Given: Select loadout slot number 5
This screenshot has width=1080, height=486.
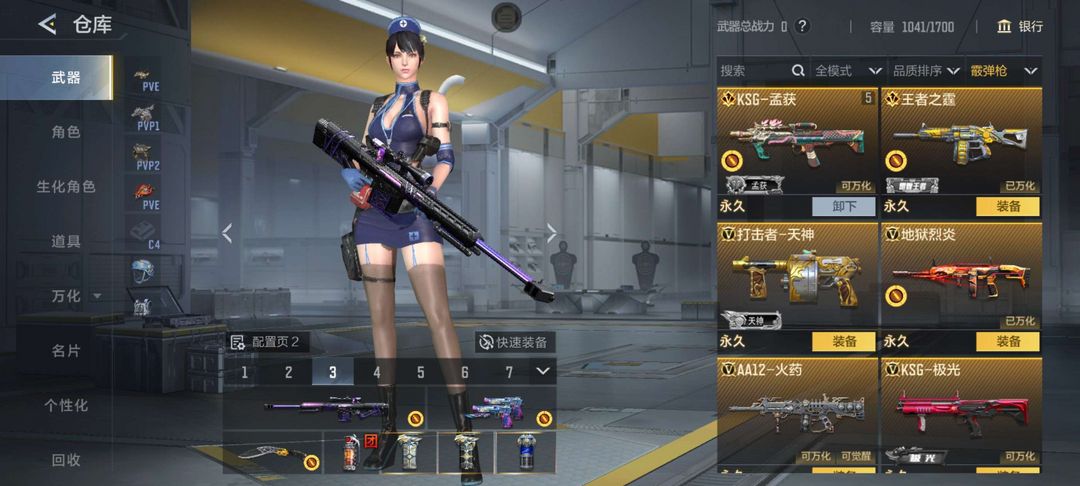Looking at the screenshot, I should click(421, 373).
